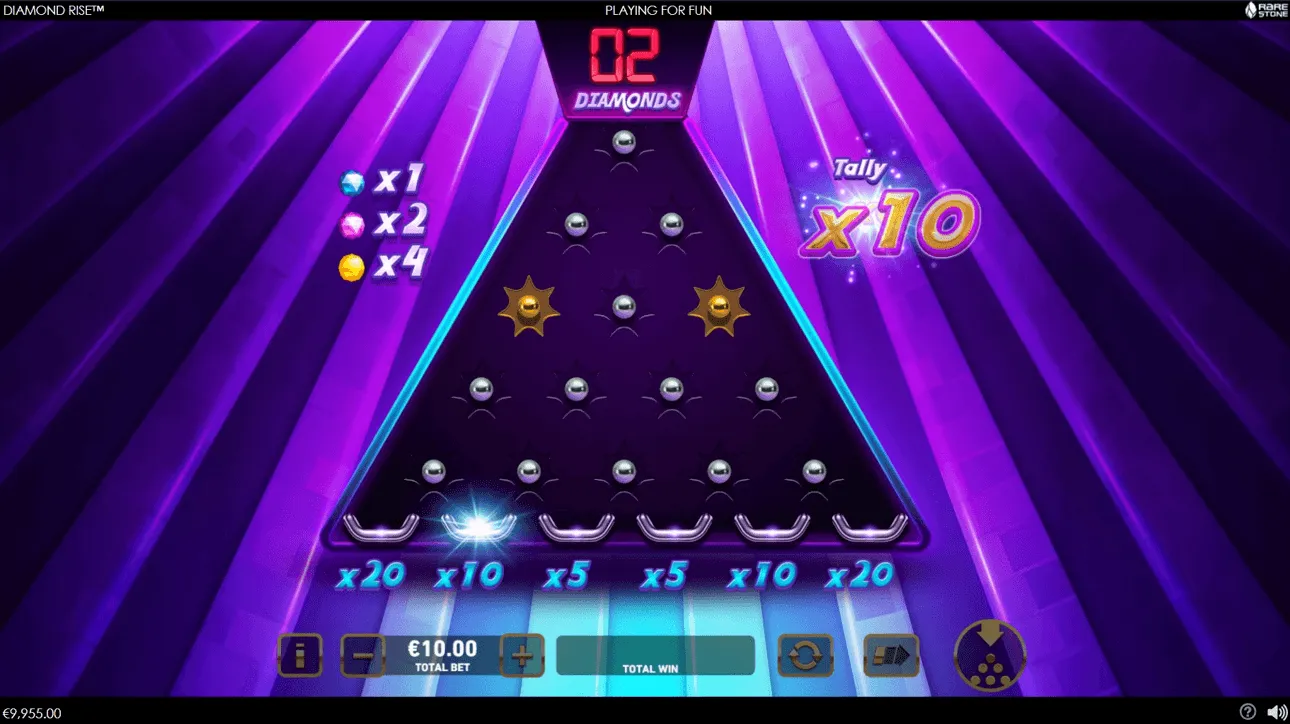
Task: Click the topmost silver peg
Action: click(624, 142)
